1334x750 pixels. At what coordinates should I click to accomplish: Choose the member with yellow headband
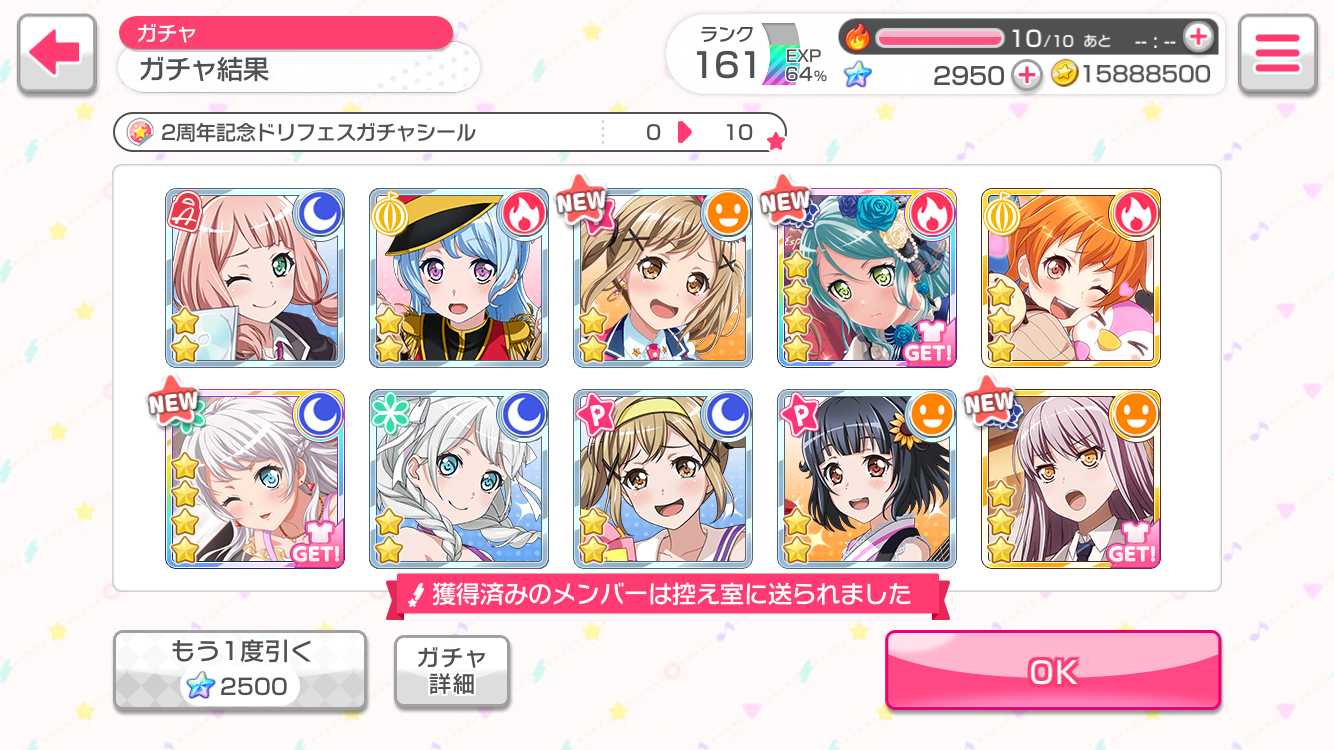[x=663, y=479]
